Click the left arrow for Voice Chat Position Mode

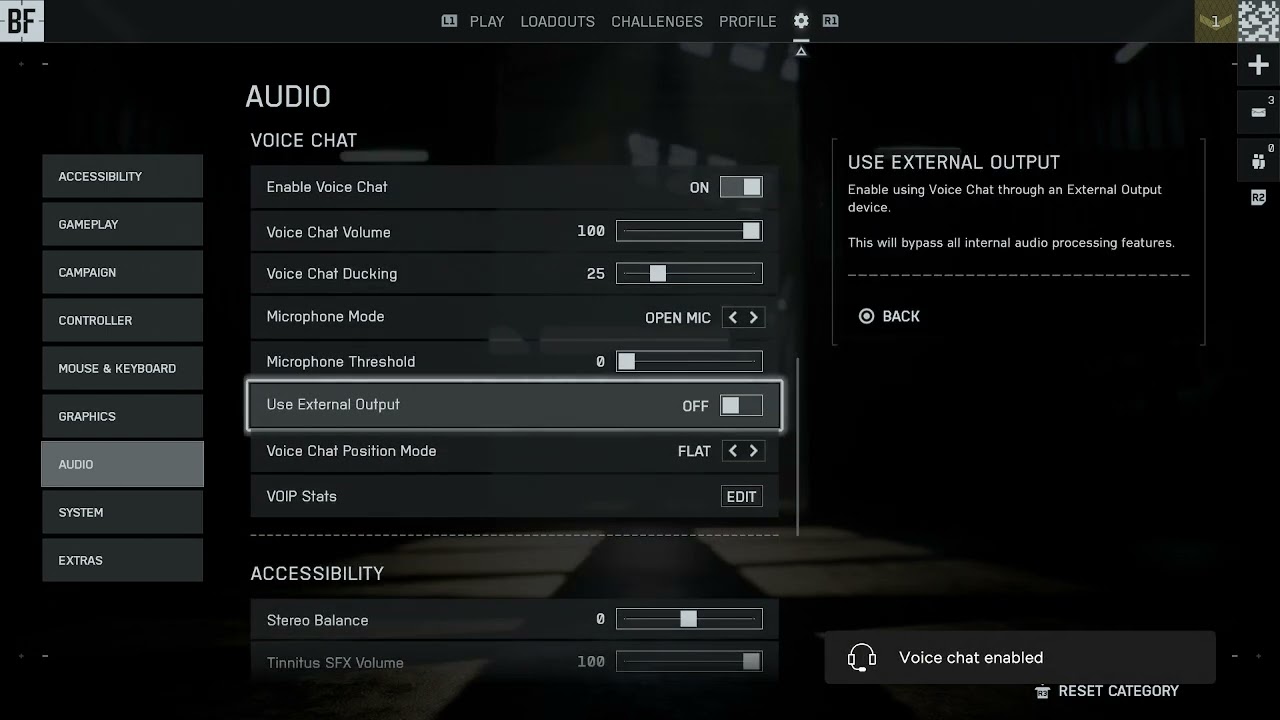(x=733, y=451)
